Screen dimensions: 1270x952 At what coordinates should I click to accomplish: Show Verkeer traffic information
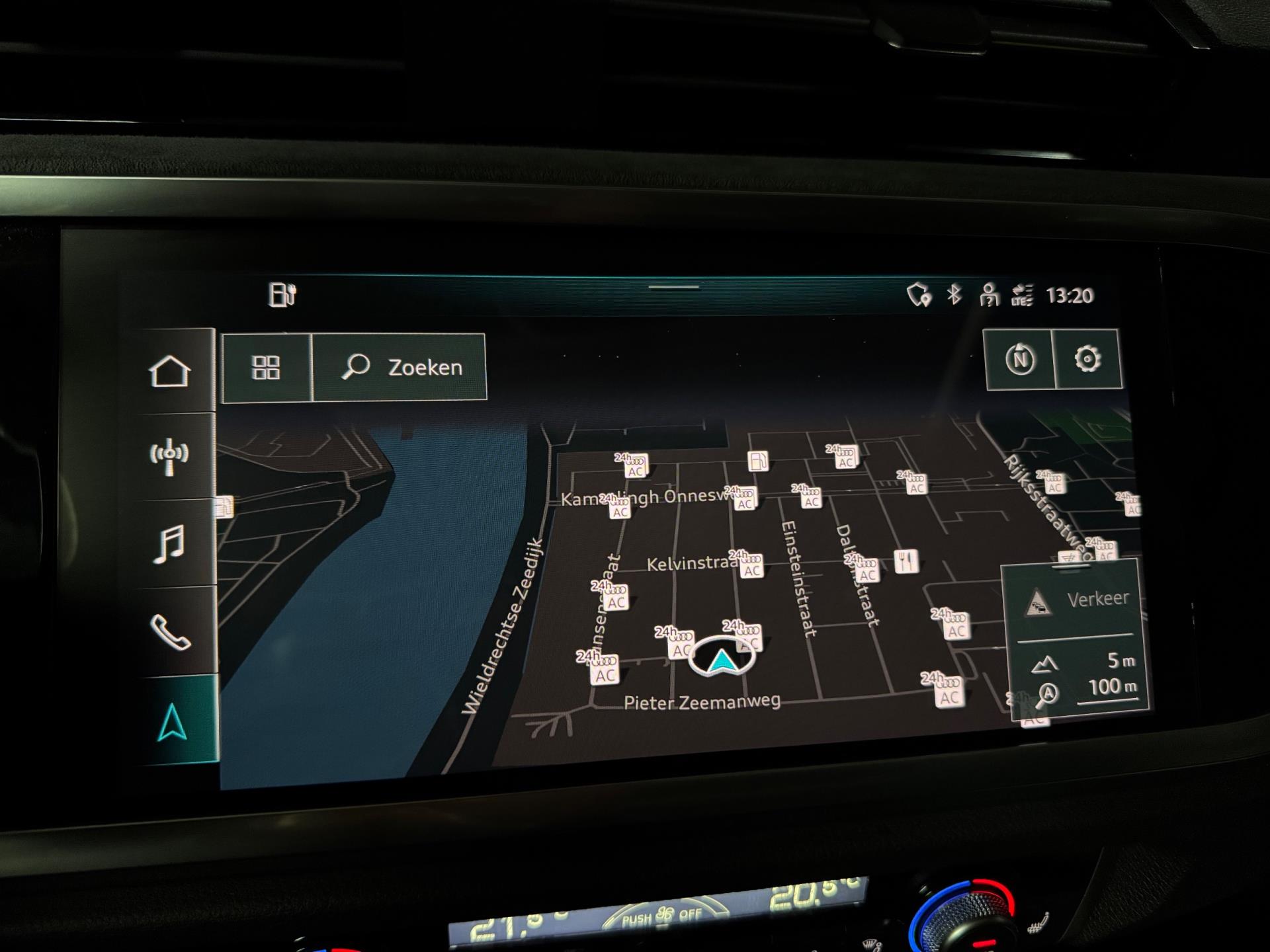(1077, 601)
